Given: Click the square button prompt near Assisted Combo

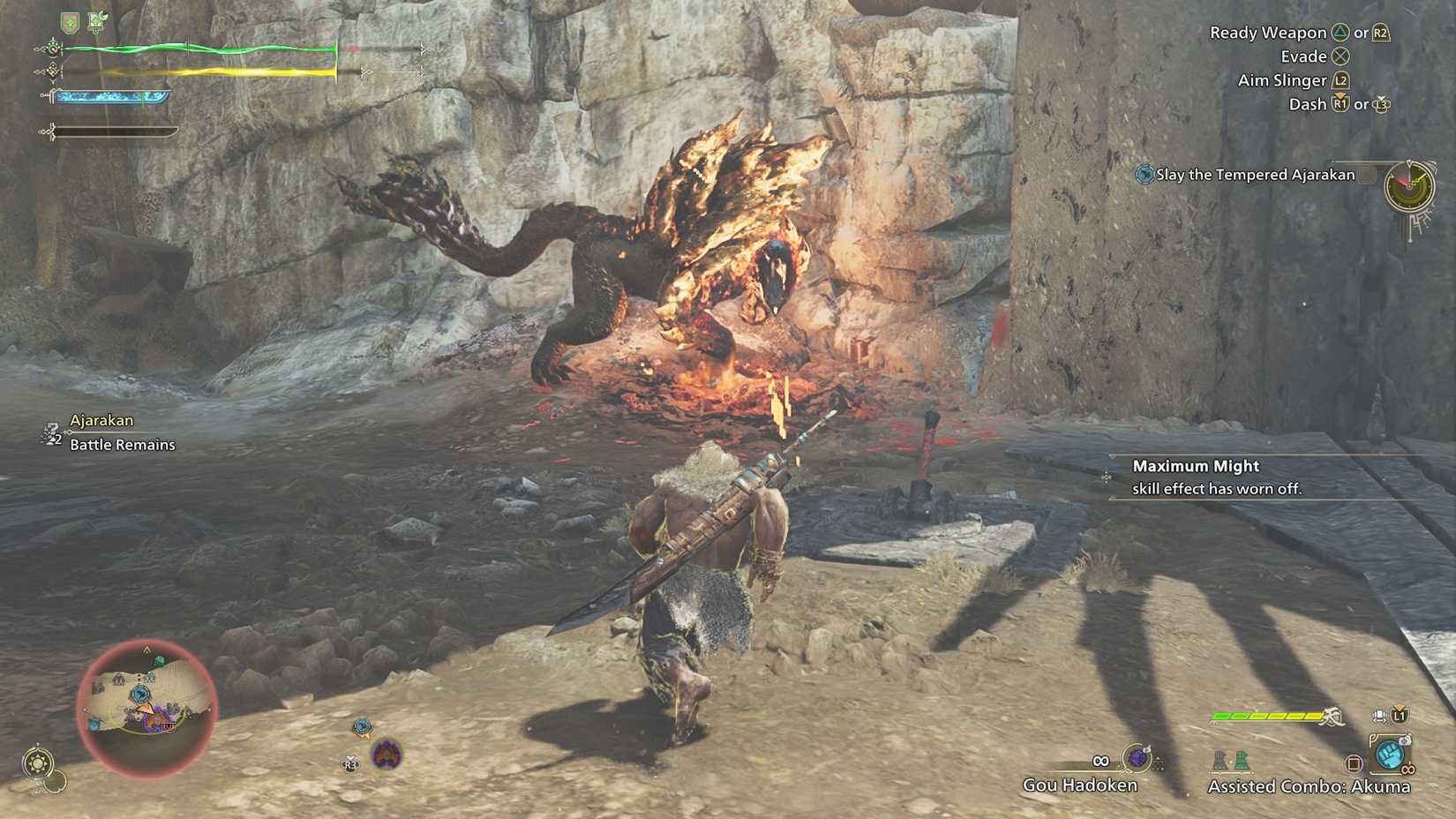Looking at the screenshot, I should 1354,763.
